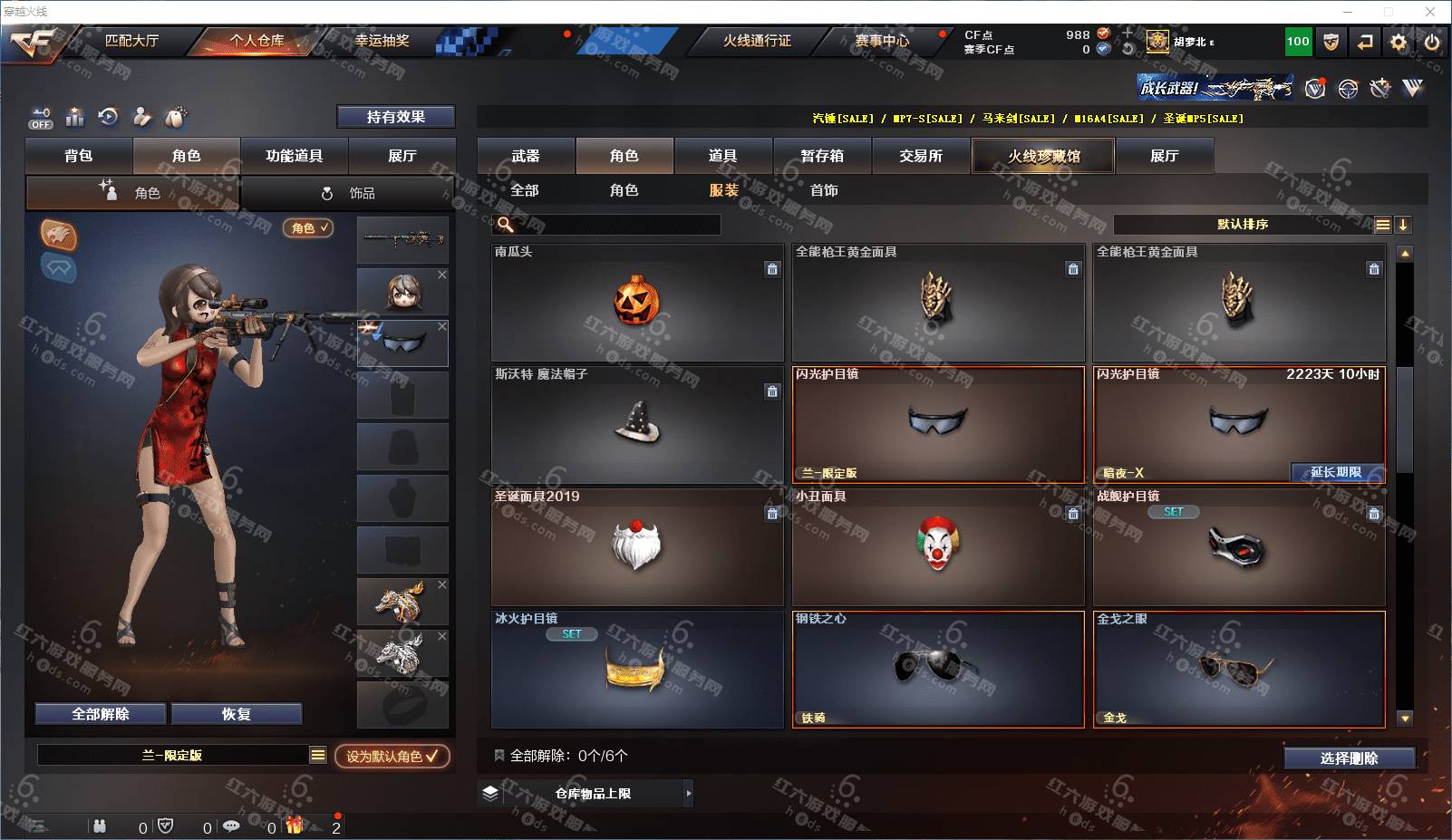
Task: Open the 火线珍藏馆 collection tab
Action: click(1043, 156)
